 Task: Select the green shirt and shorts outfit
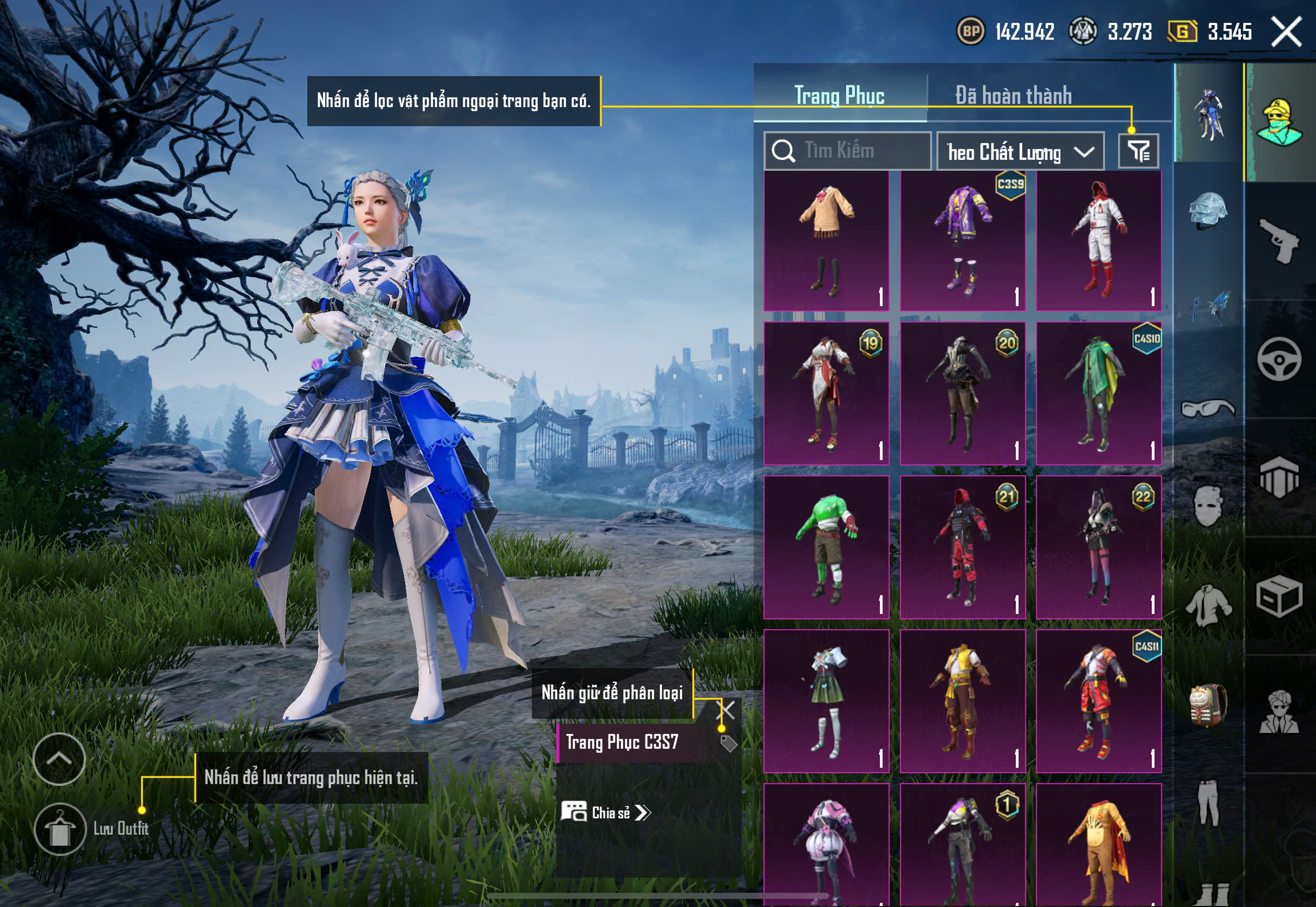(x=826, y=546)
